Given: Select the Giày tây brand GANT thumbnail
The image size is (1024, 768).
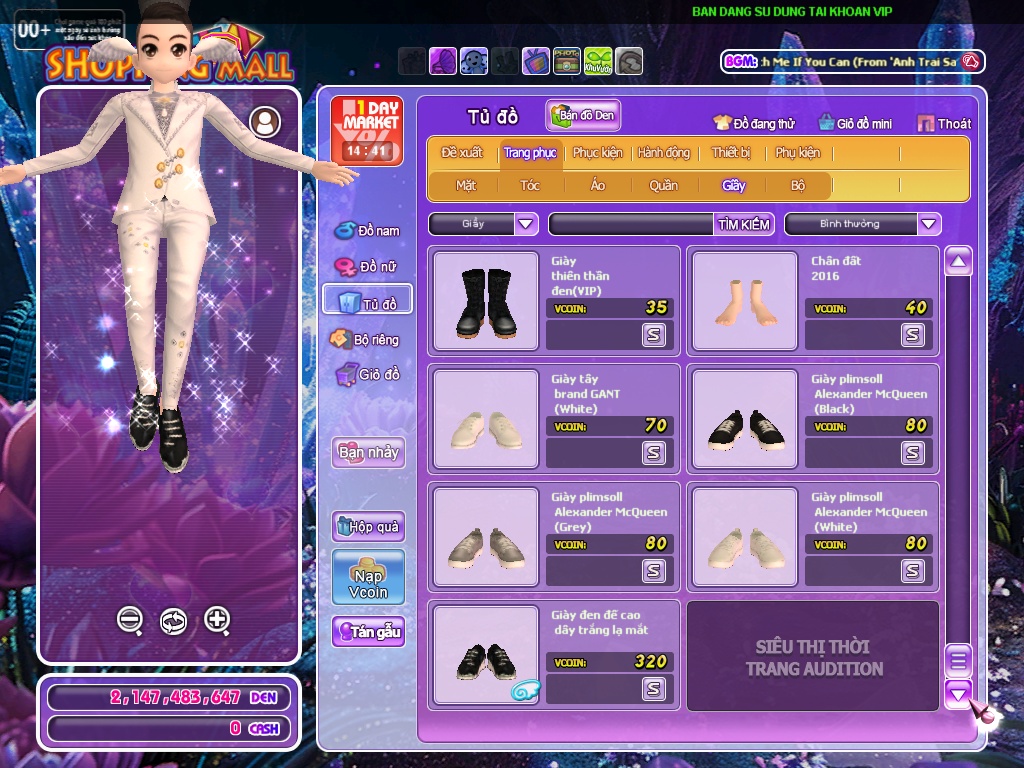Looking at the screenshot, I should pyautogui.click(x=486, y=419).
